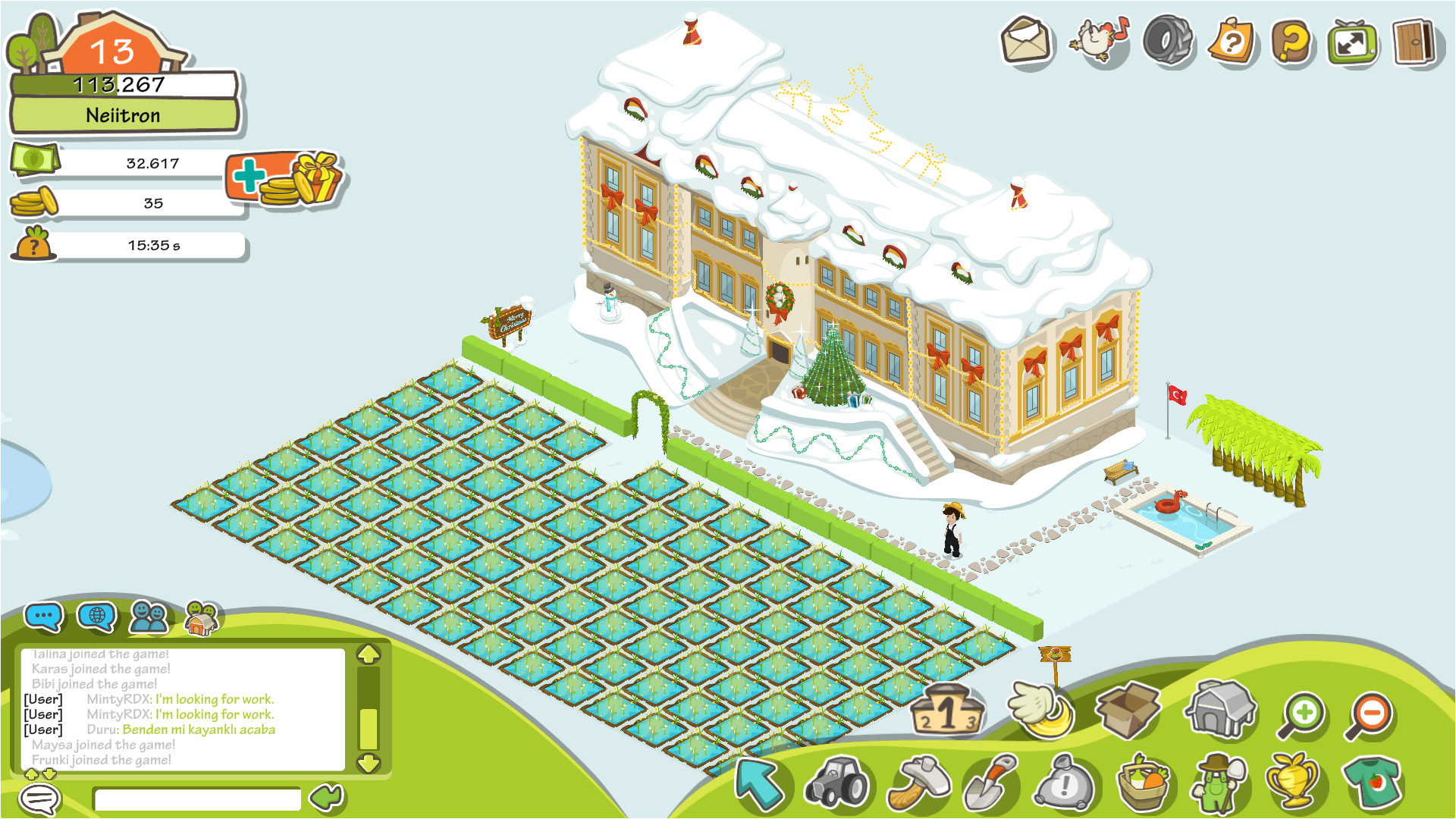Buy coins with the plus gift button
Screen dimensions: 1456x819
click(284, 179)
